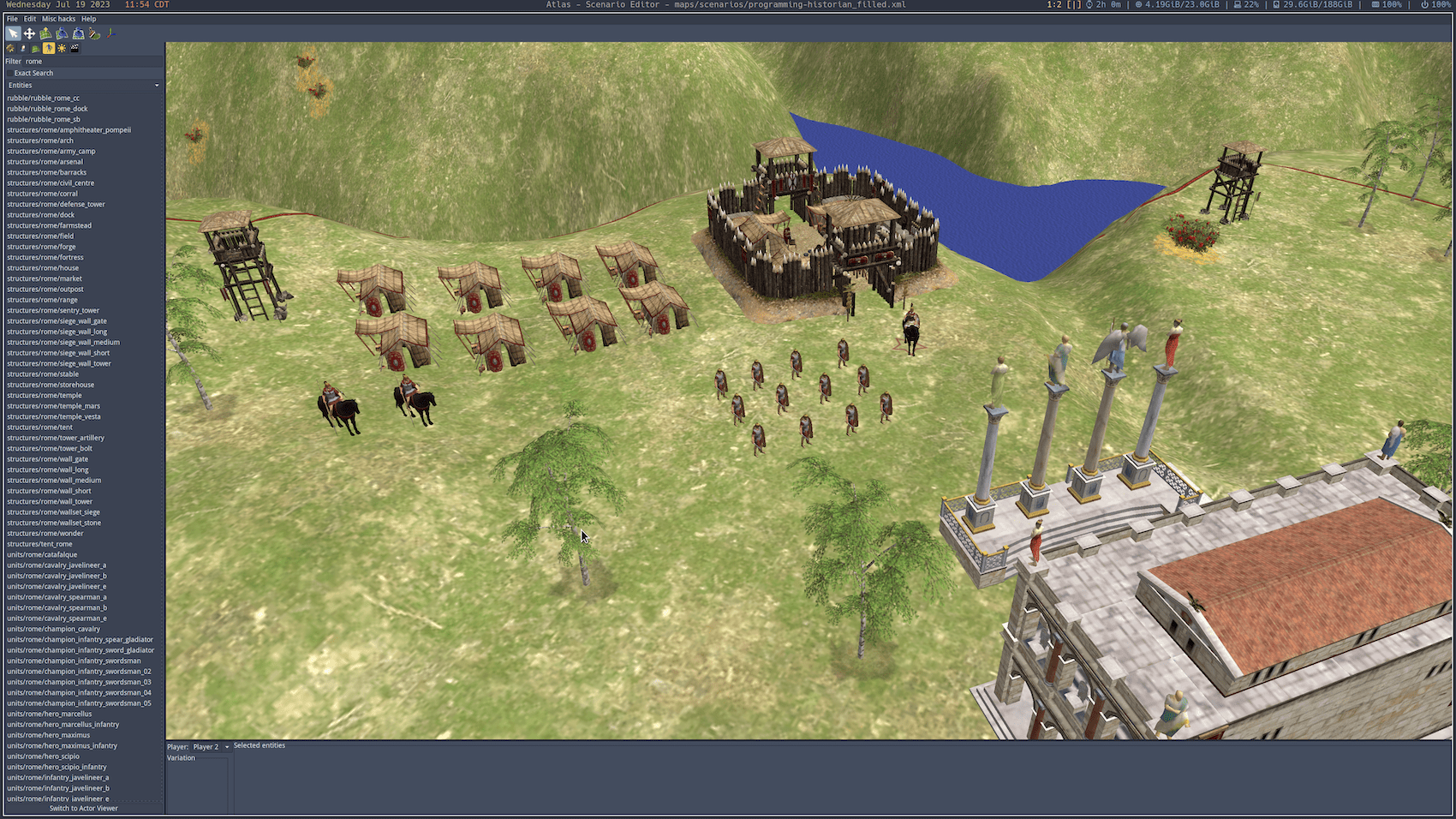Open the File menu
1456x819 pixels.
(x=12, y=18)
